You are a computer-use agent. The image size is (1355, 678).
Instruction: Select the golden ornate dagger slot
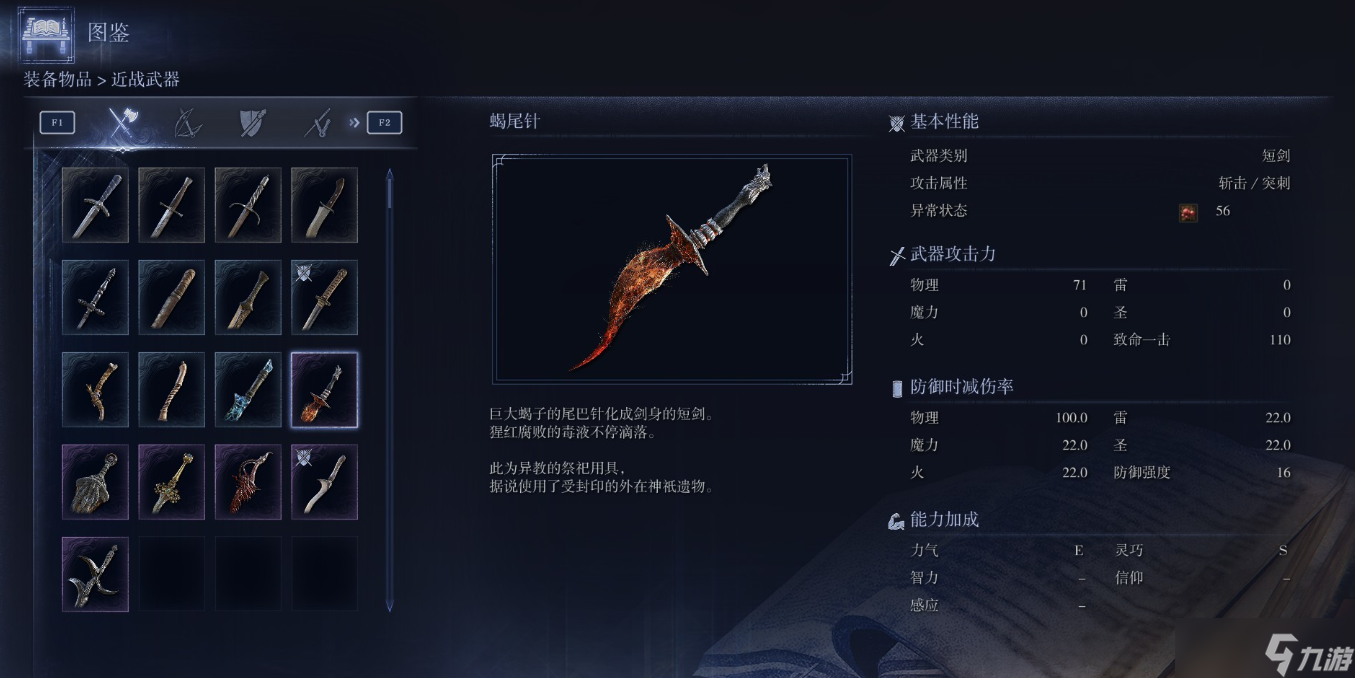(x=171, y=481)
